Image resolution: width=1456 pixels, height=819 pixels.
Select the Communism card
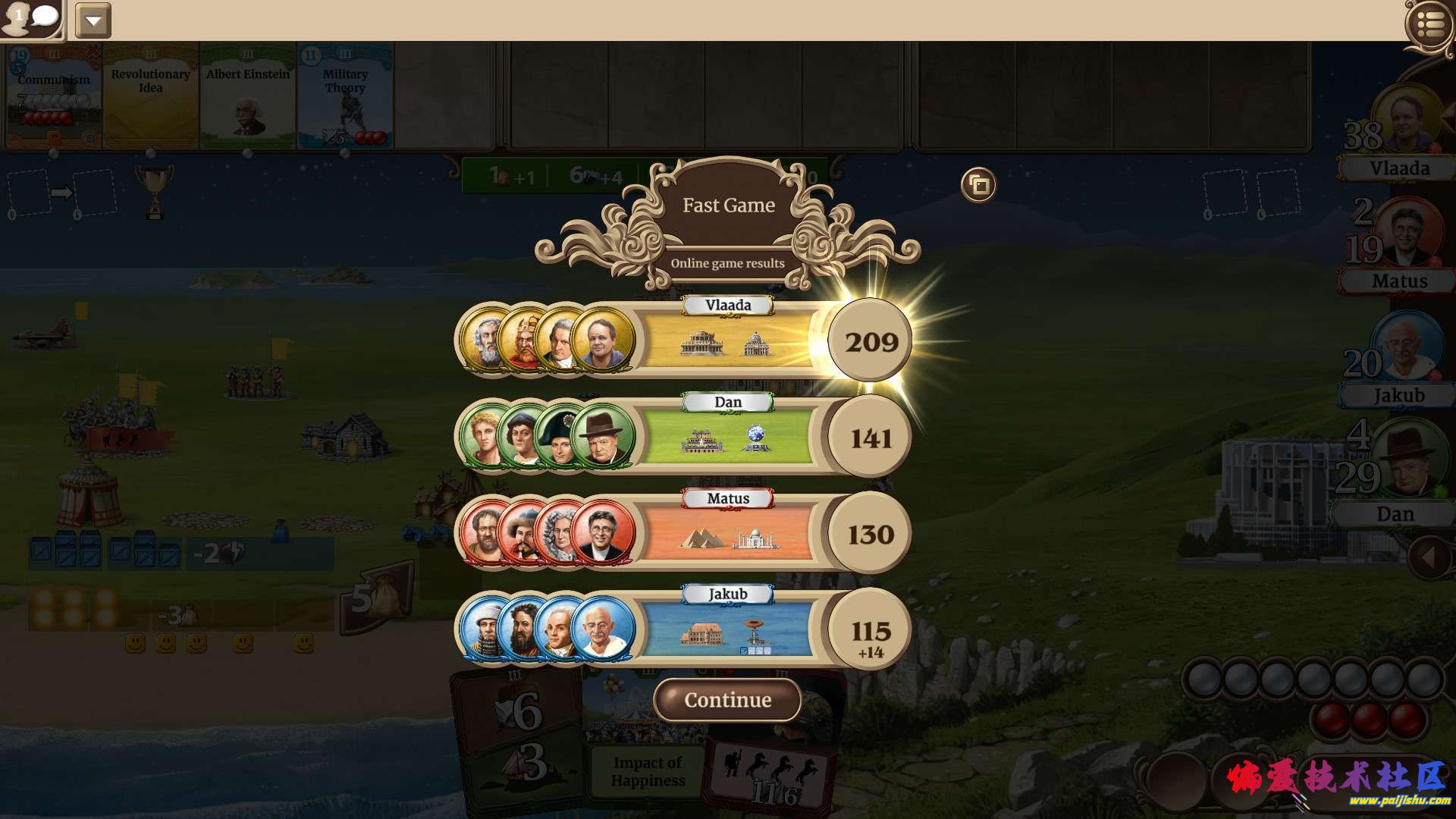tap(49, 95)
